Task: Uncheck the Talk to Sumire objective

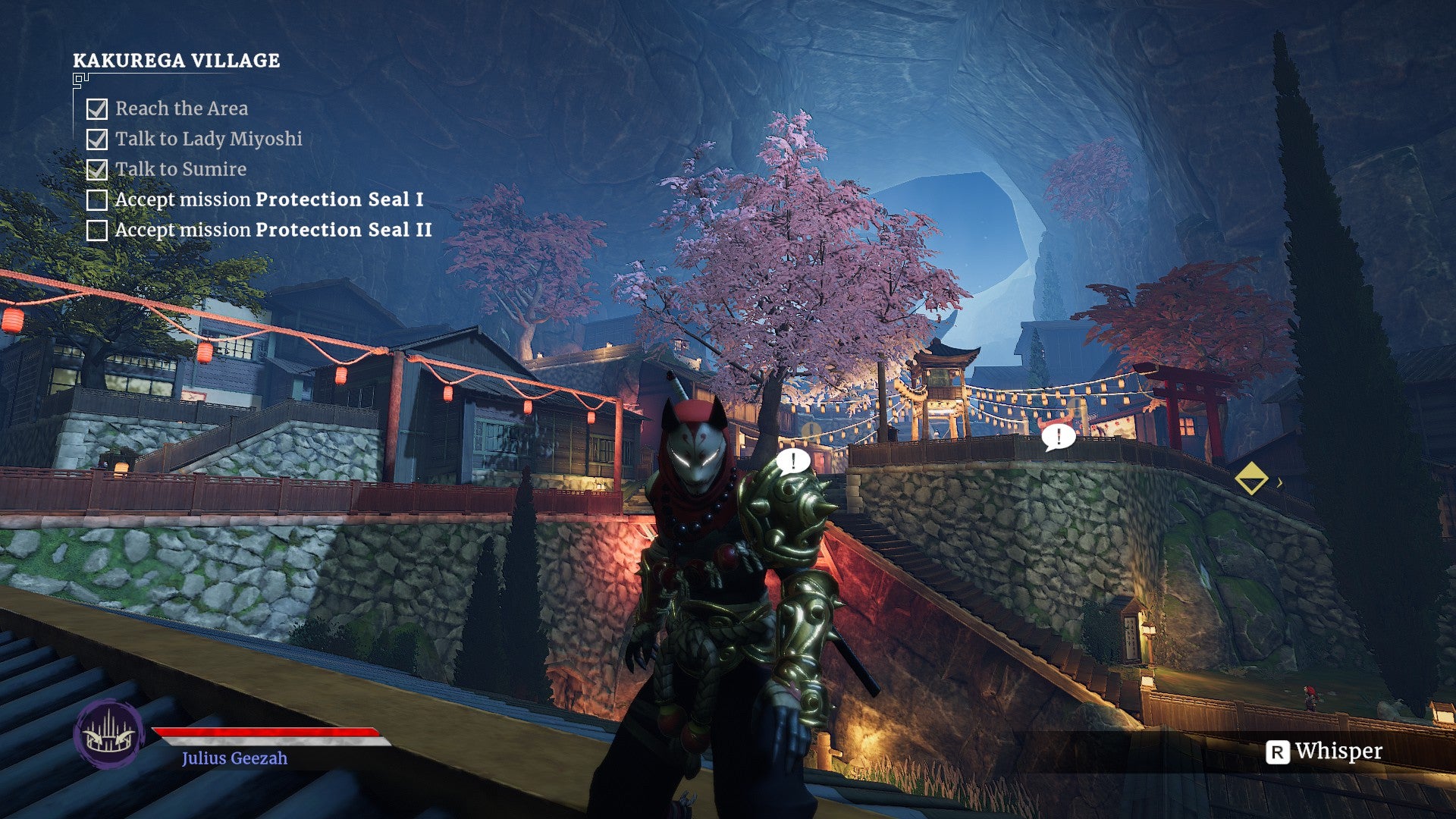Action: point(96,169)
